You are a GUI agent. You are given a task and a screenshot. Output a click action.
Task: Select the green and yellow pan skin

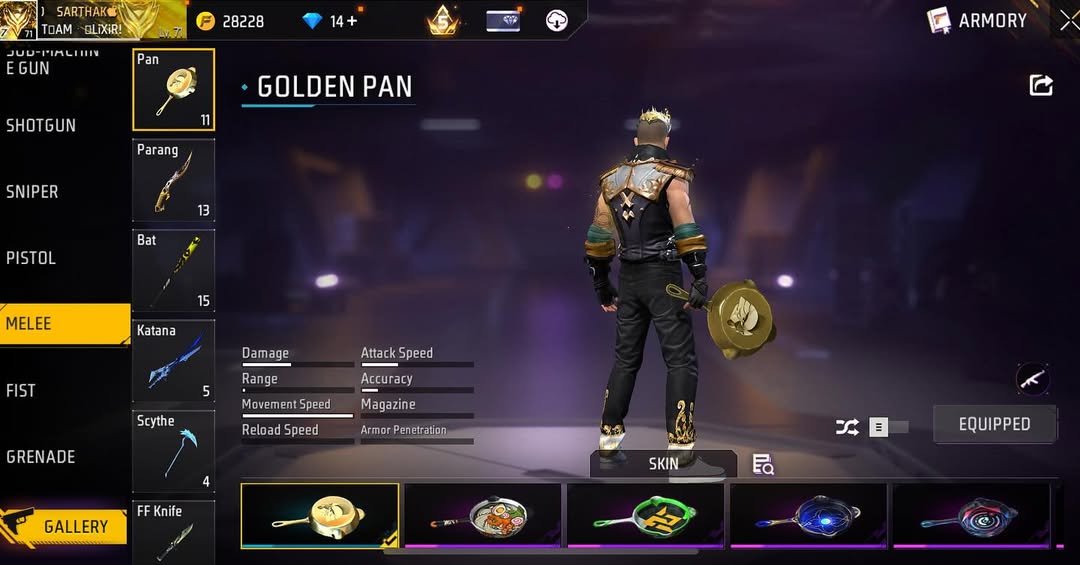pos(645,516)
